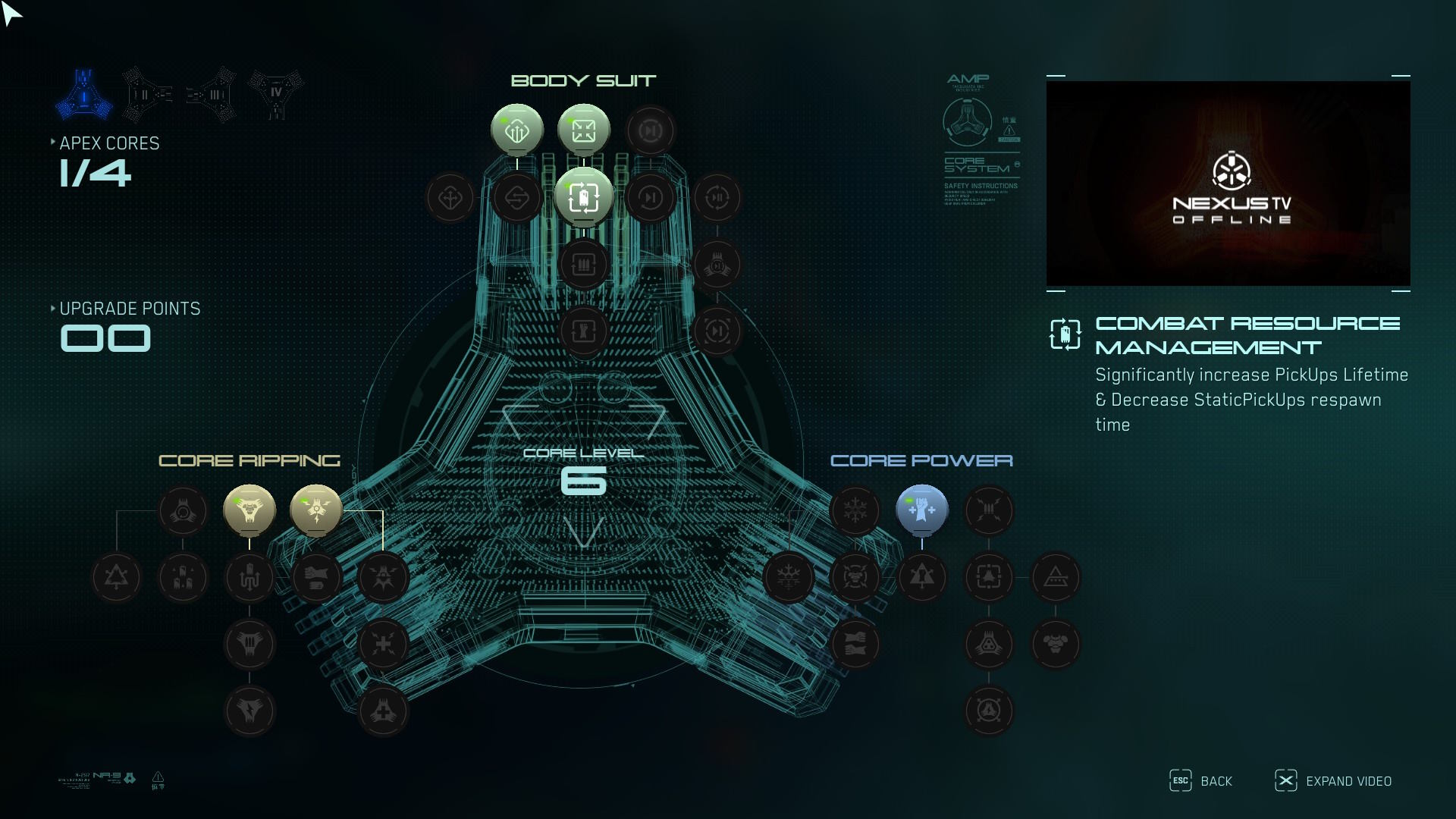The height and width of the screenshot is (819, 1456).
Task: Choose the tan core with lightning bolts skill
Action: (x=316, y=510)
